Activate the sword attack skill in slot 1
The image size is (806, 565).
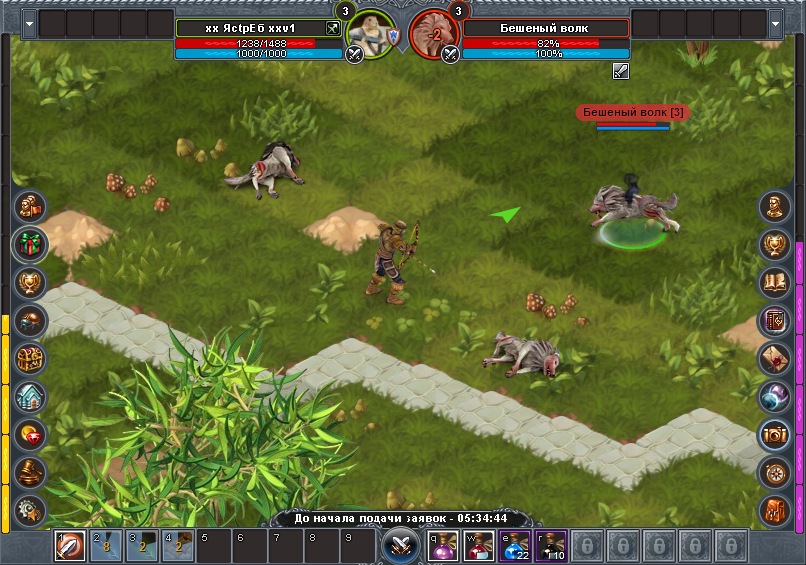point(71,546)
